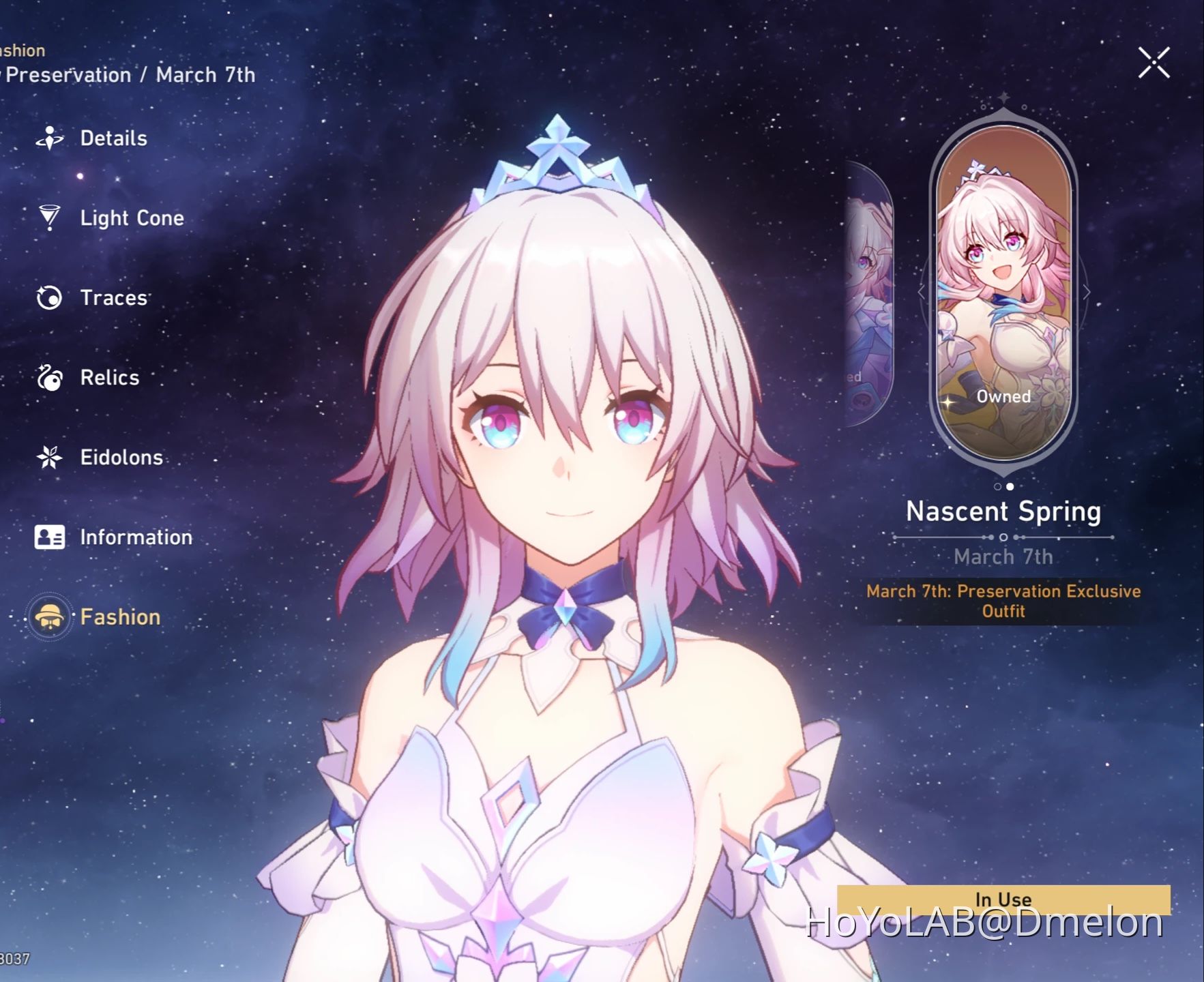Open Relics using its swan icon
This screenshot has width=1204, height=982.
48,377
